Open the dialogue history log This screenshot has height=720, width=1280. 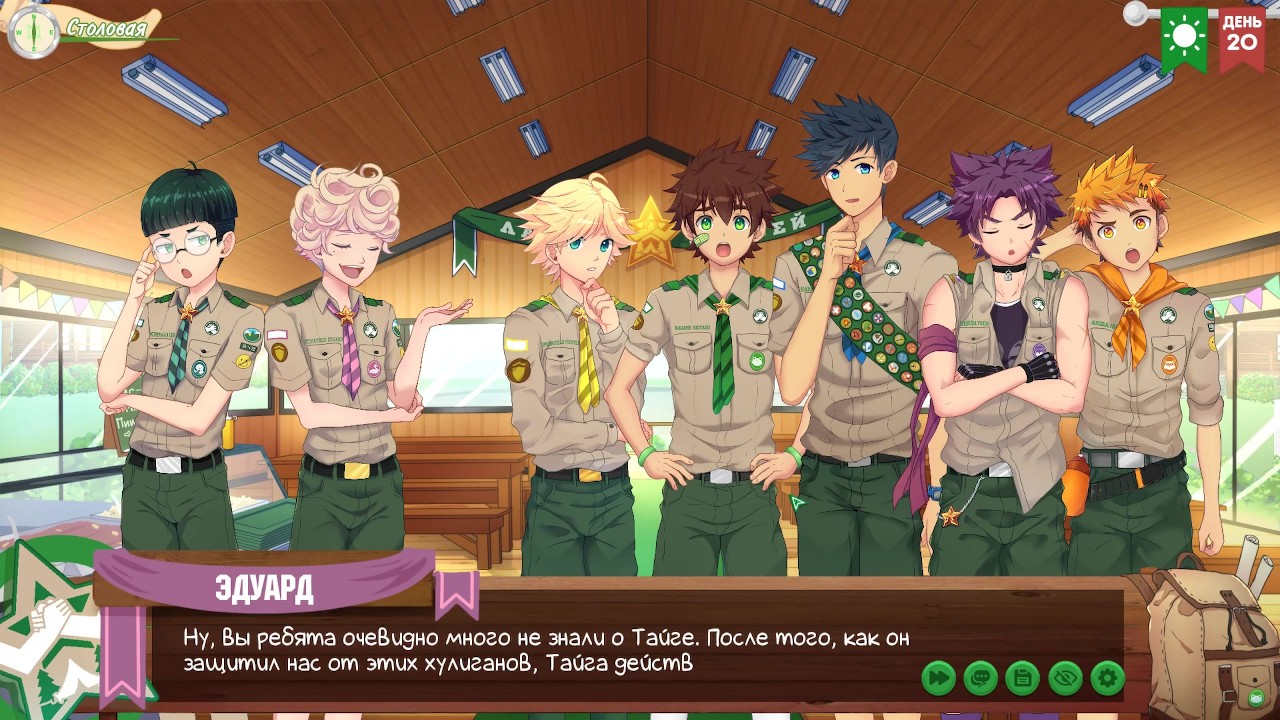(x=981, y=678)
